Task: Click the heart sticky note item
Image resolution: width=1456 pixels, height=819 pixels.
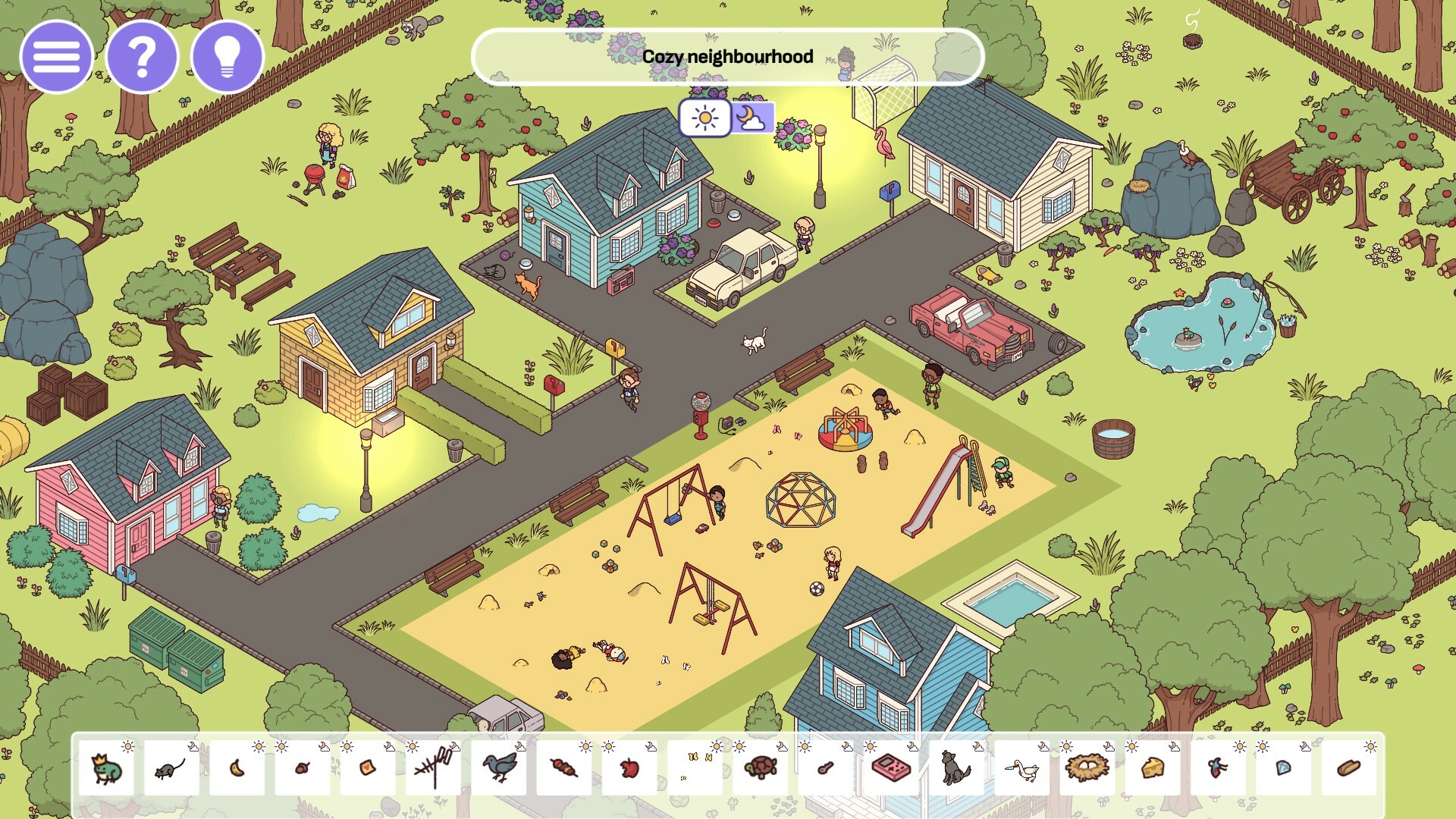Action: click(x=369, y=770)
